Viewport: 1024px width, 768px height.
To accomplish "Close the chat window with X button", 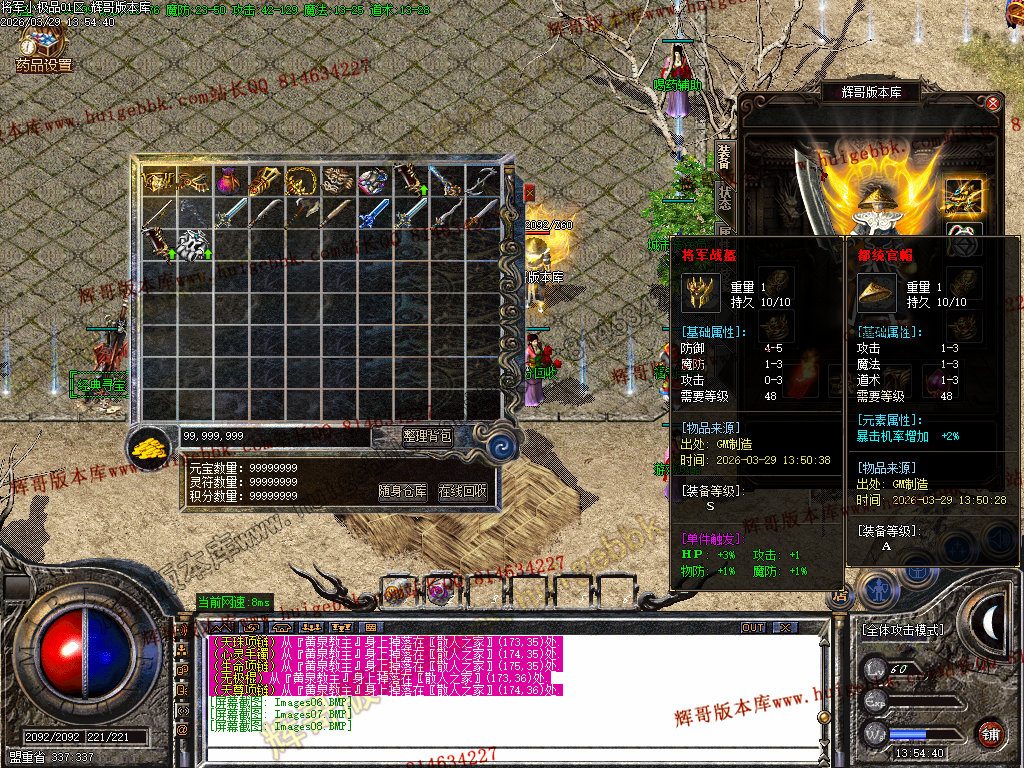I will pos(786,628).
